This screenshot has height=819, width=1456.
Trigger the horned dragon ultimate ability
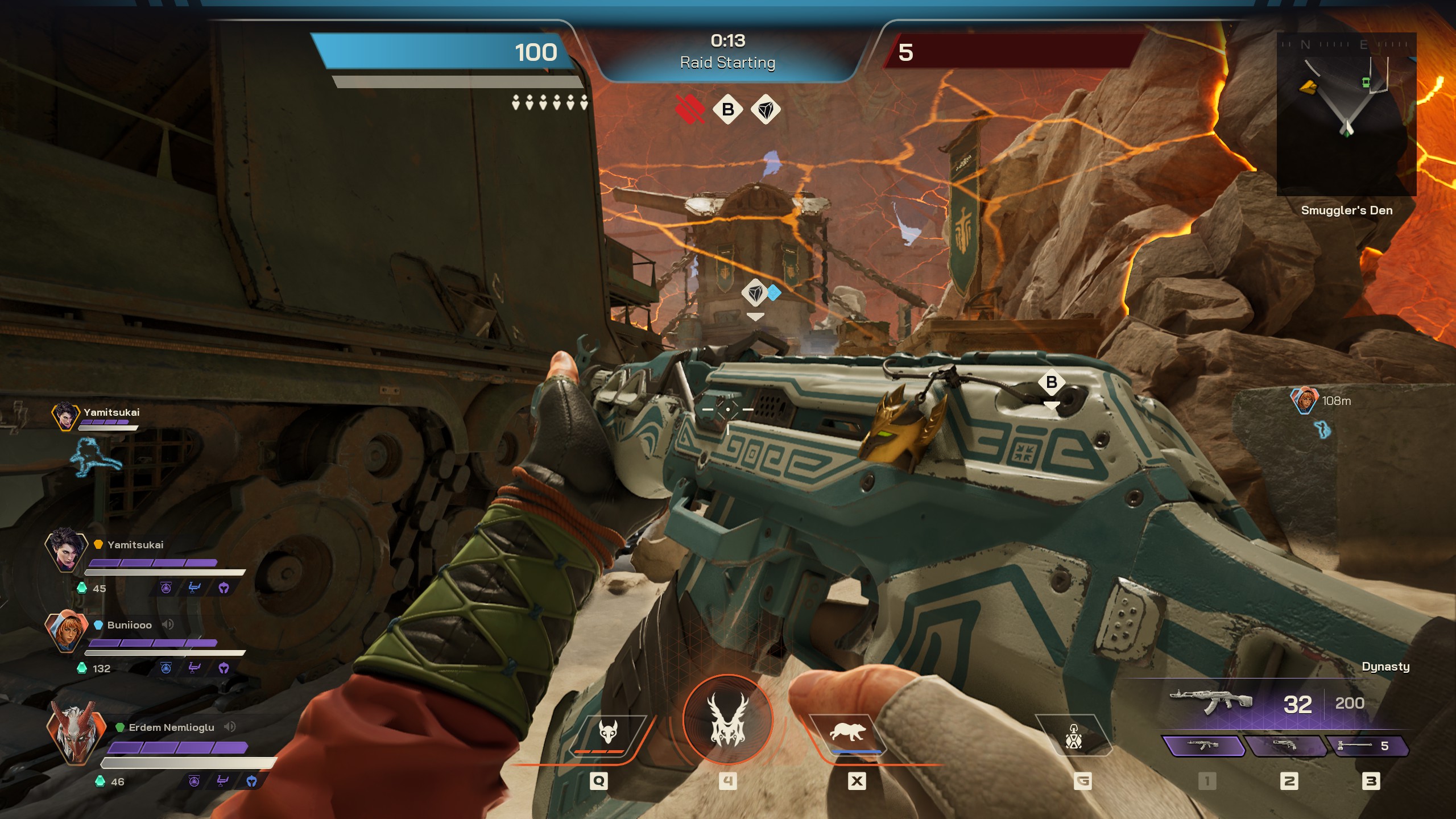click(727, 720)
